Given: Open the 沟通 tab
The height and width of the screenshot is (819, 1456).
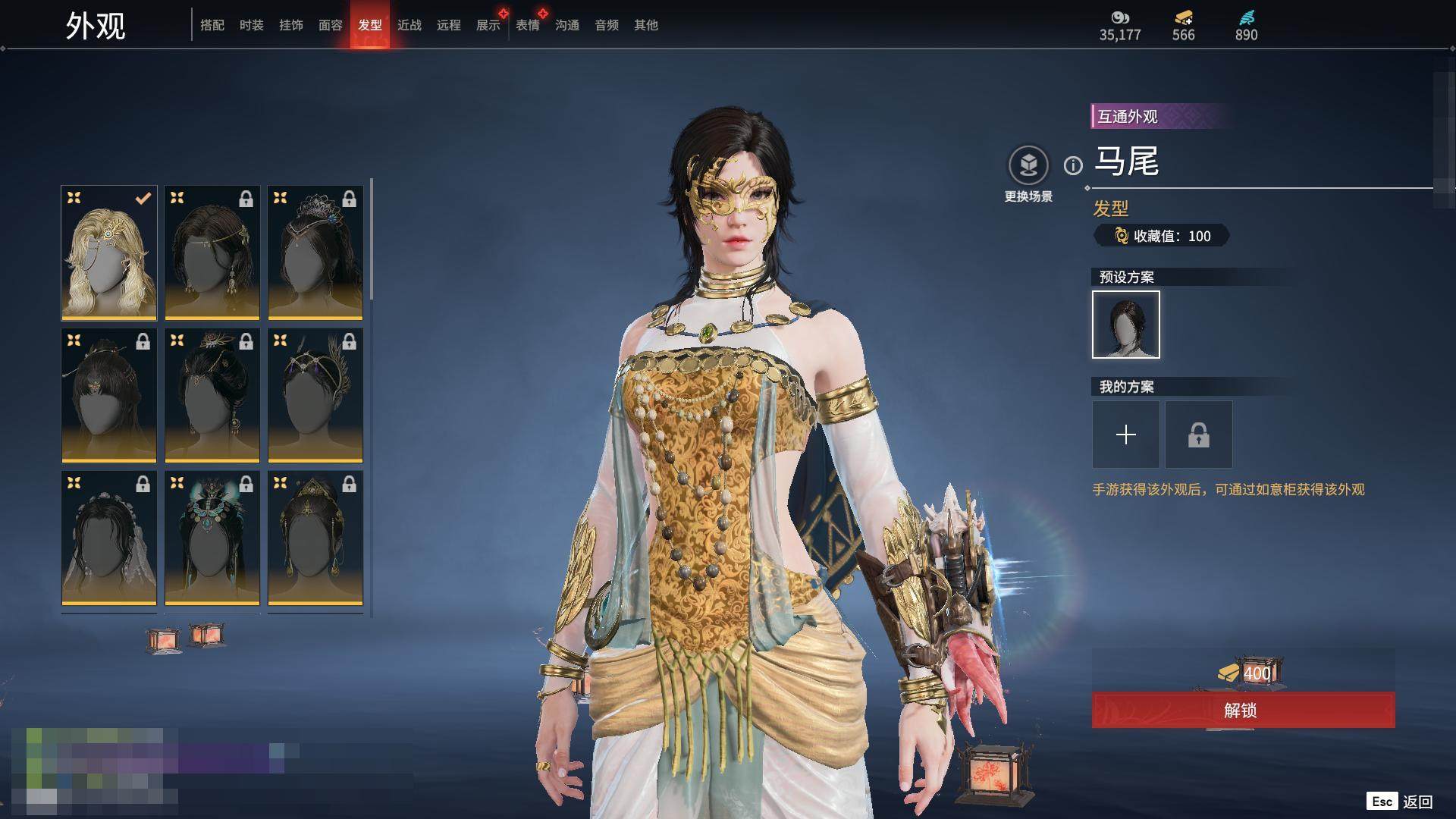Looking at the screenshot, I should pos(566,25).
